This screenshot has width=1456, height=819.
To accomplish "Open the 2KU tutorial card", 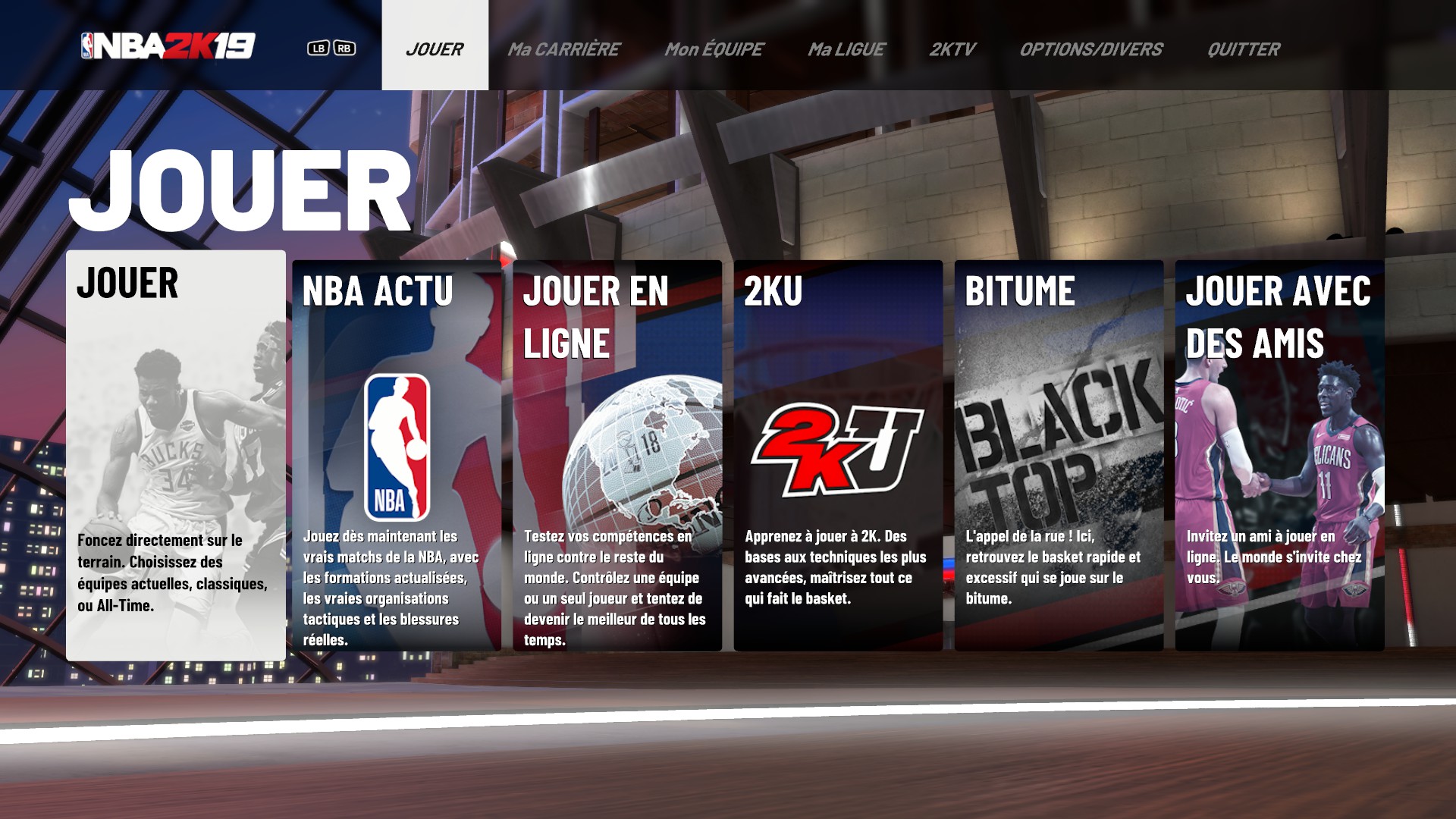I will click(x=838, y=455).
